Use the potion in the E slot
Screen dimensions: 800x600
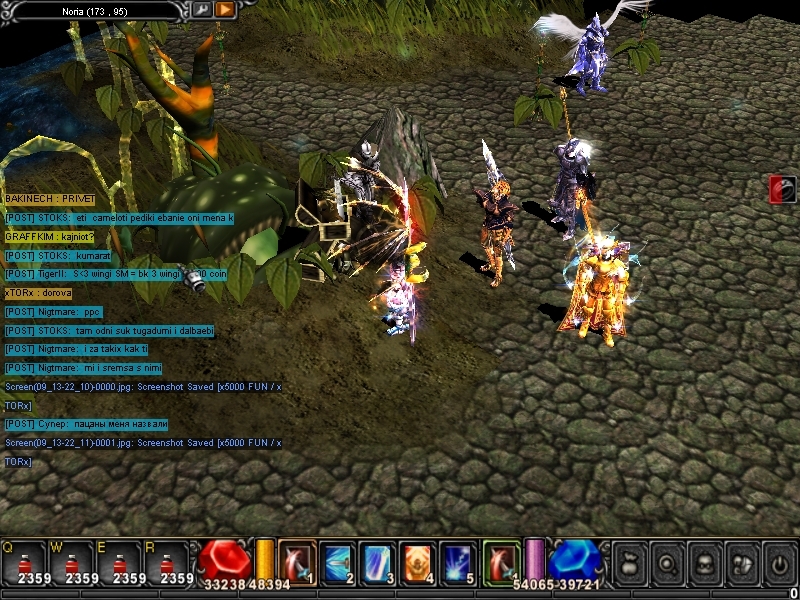point(118,562)
